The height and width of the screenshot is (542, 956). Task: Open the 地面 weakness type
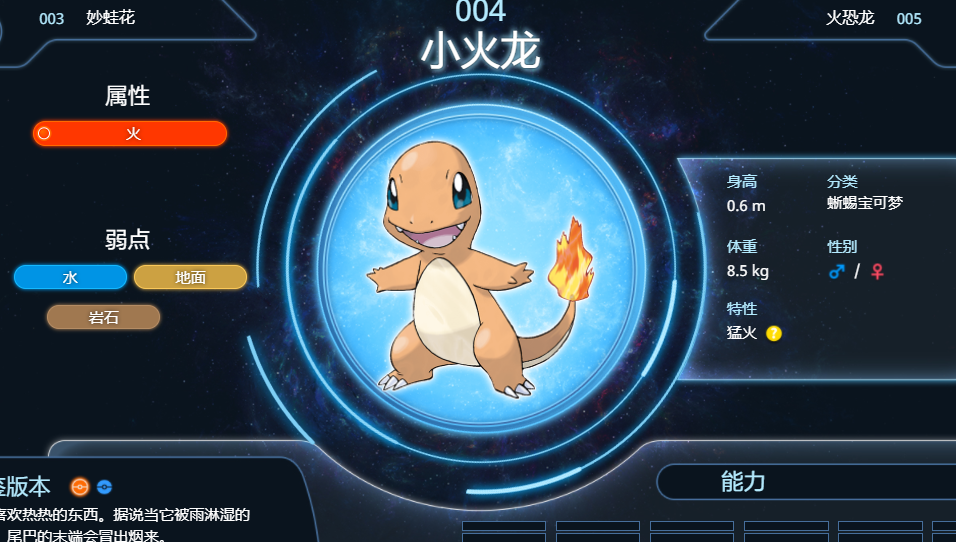click(x=190, y=277)
